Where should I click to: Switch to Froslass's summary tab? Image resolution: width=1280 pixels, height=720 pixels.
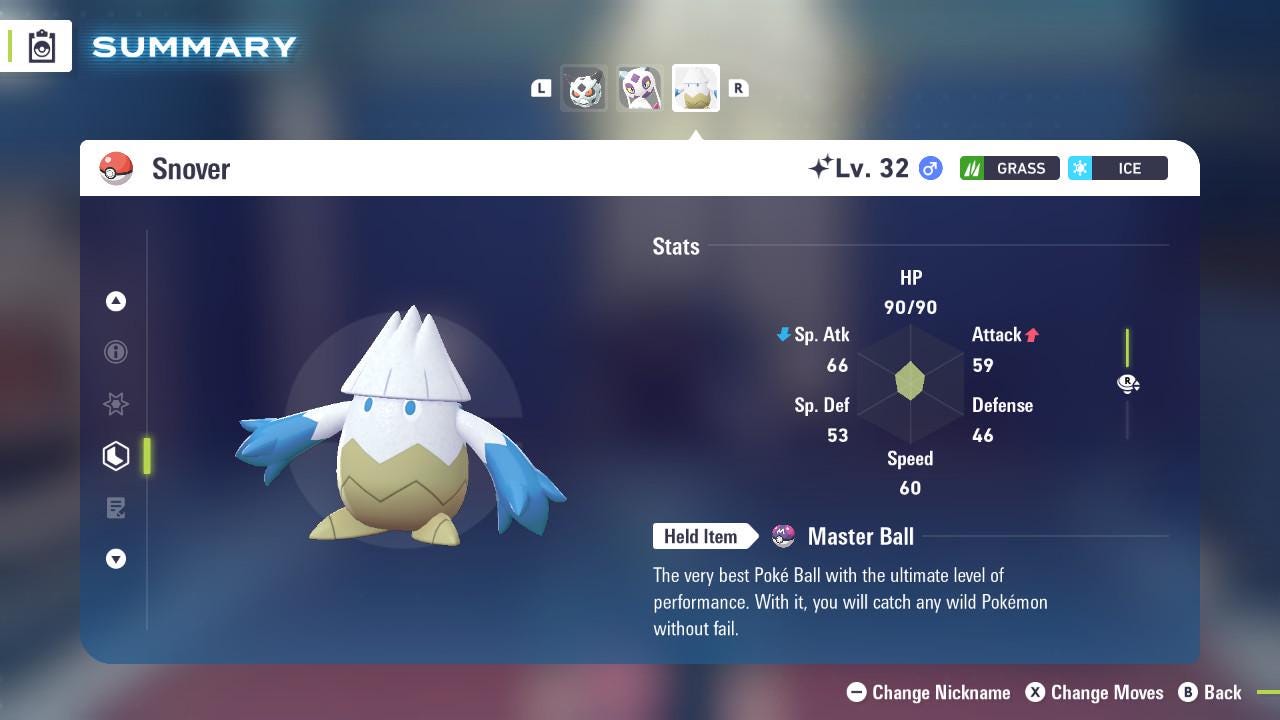click(x=639, y=88)
